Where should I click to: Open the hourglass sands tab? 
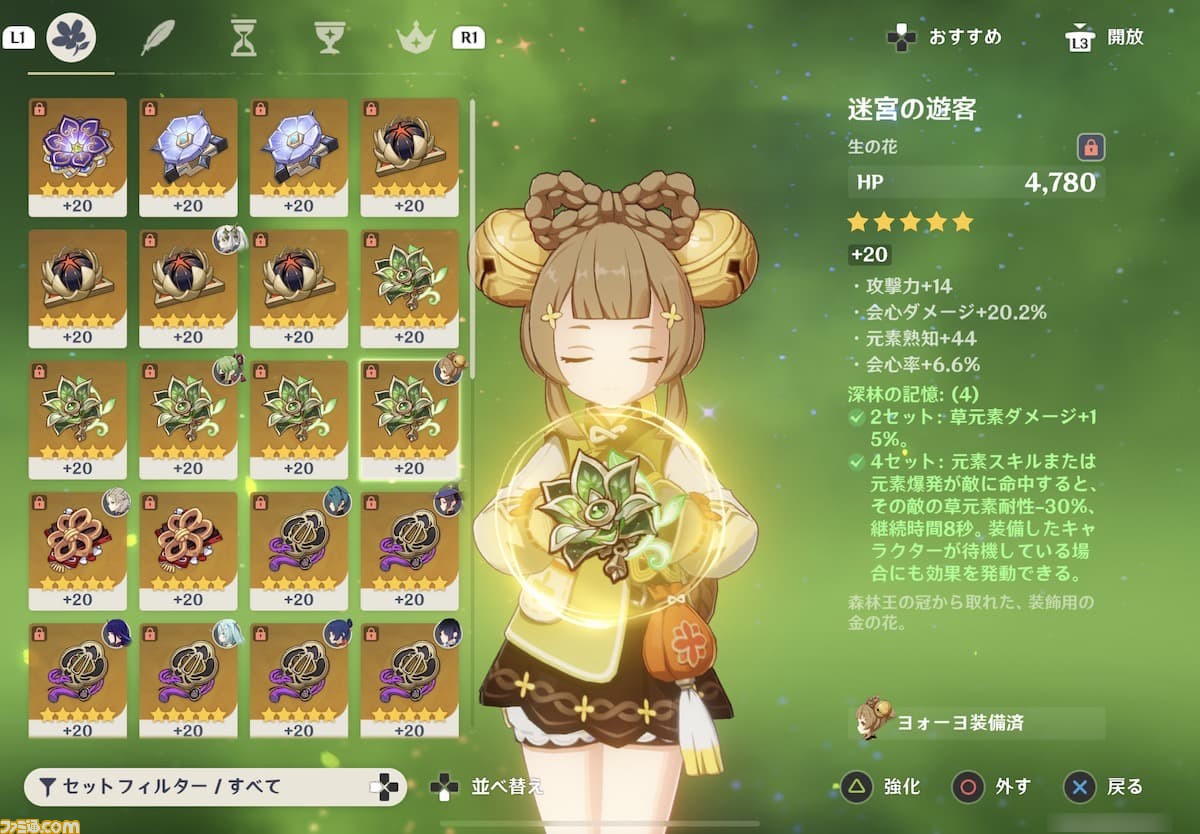point(243,38)
